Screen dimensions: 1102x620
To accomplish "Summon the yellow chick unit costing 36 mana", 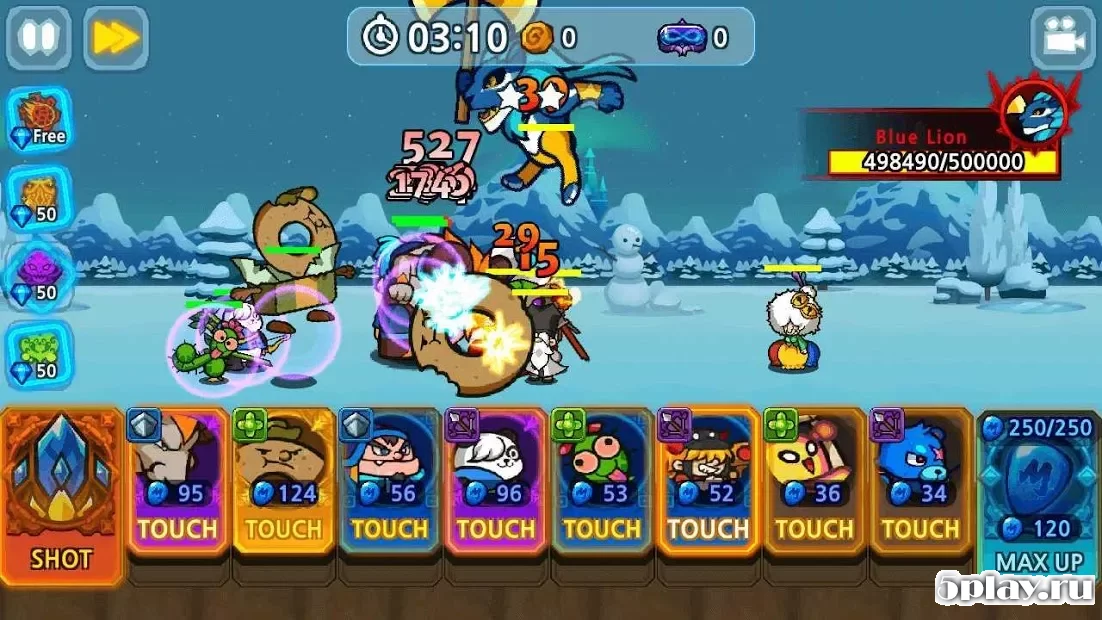I will point(813,481).
